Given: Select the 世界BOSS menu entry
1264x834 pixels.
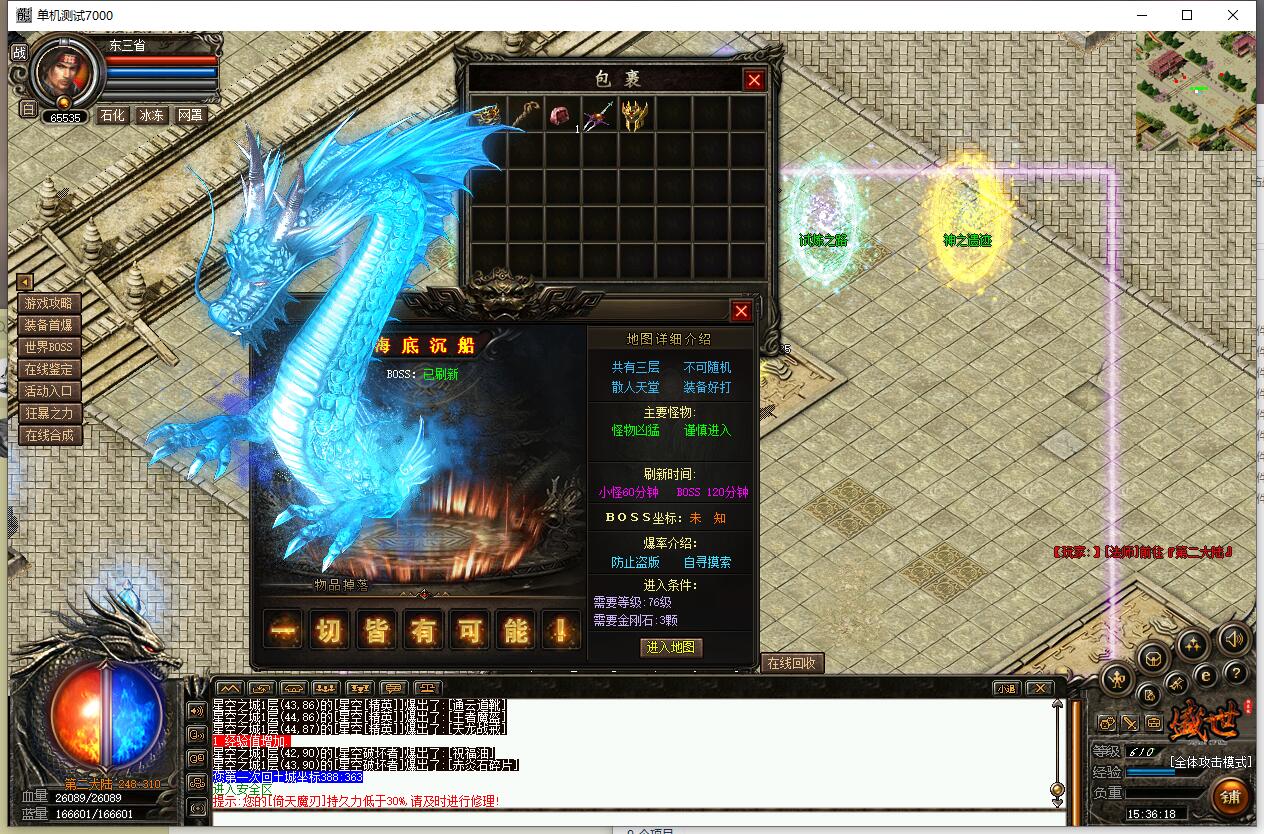Looking at the screenshot, I should 49,347.
